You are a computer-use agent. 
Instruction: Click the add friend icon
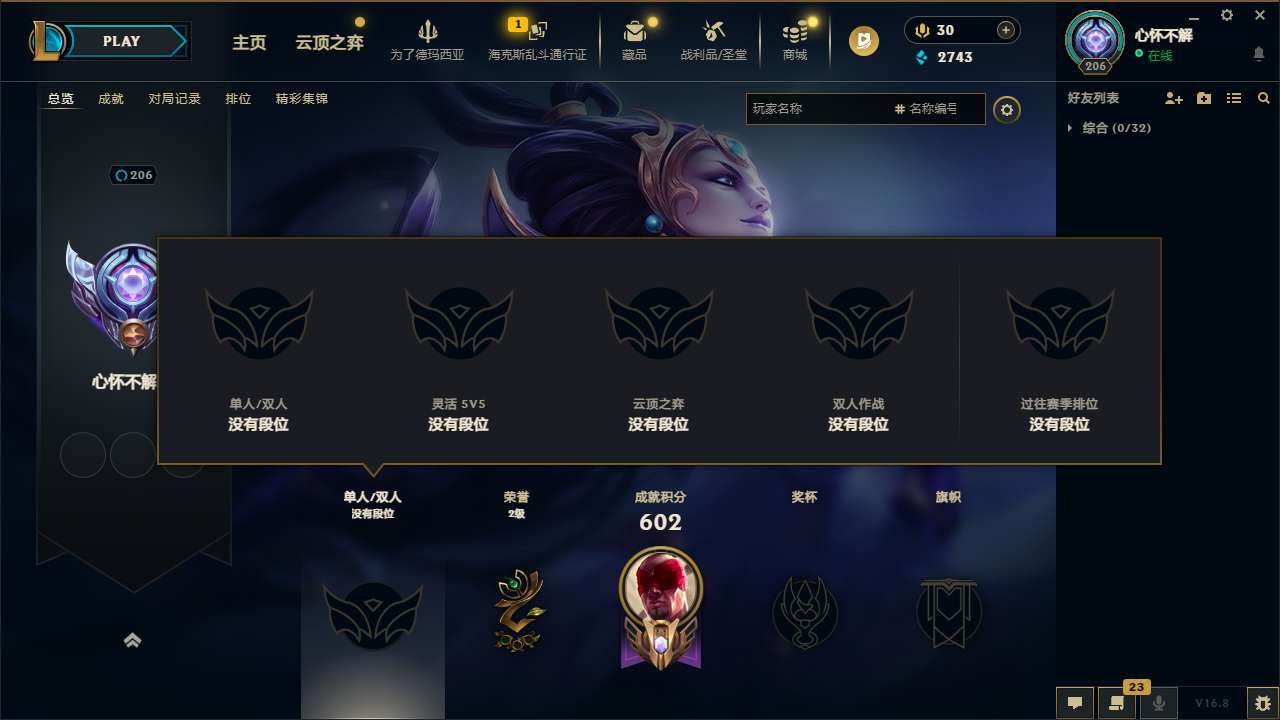pos(1172,98)
